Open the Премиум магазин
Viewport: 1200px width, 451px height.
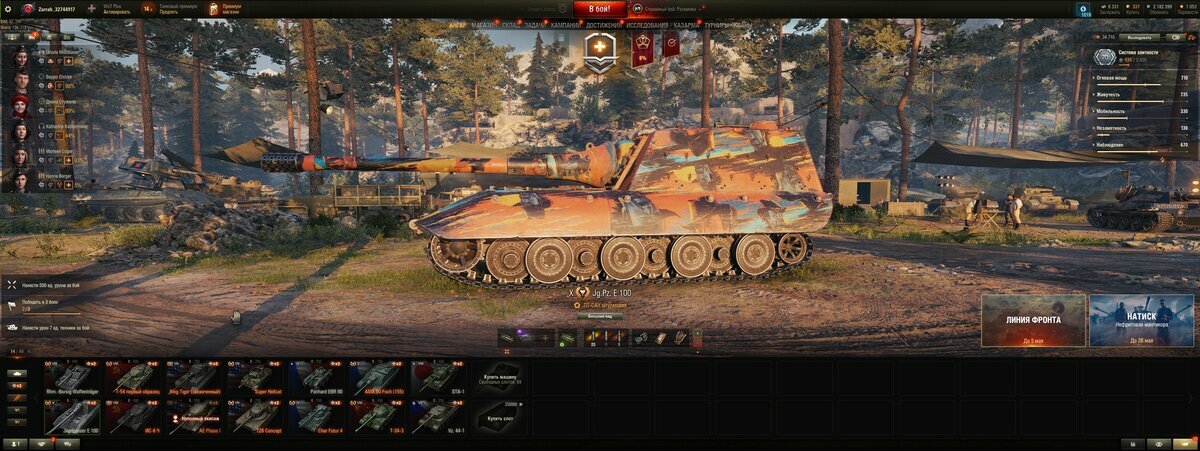coord(224,9)
